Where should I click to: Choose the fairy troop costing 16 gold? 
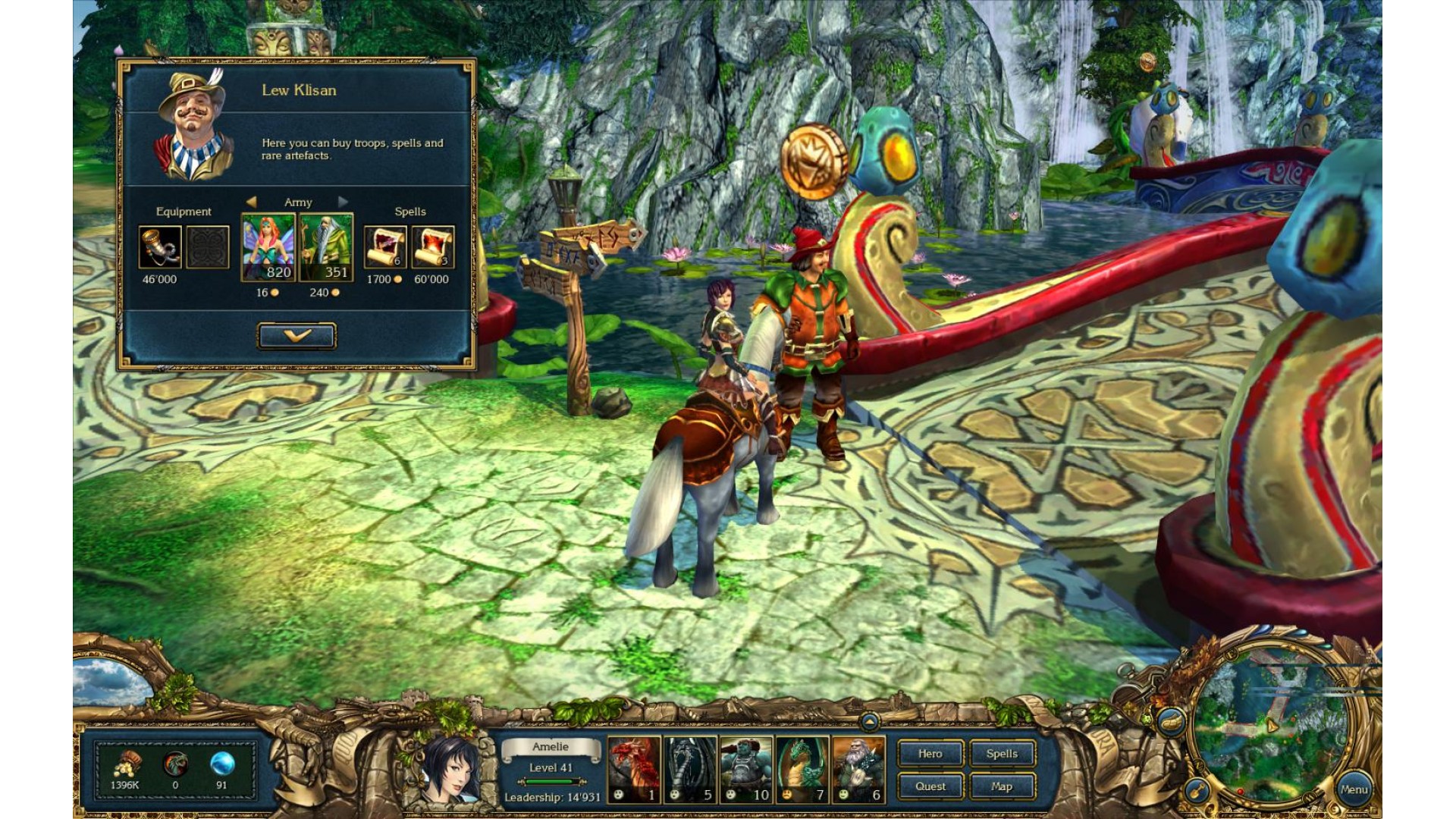(268, 247)
